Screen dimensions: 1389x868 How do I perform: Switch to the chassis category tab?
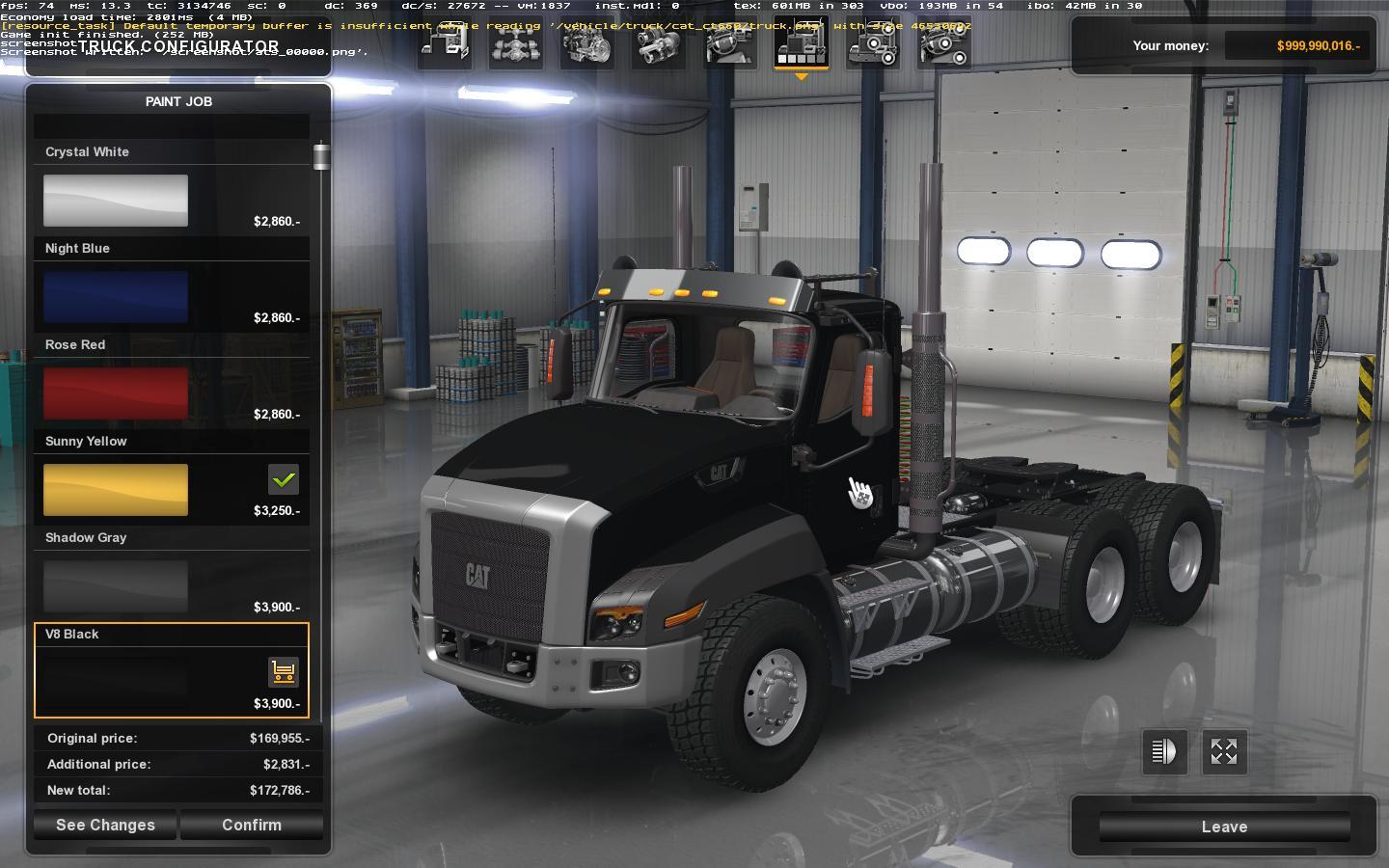click(x=516, y=43)
